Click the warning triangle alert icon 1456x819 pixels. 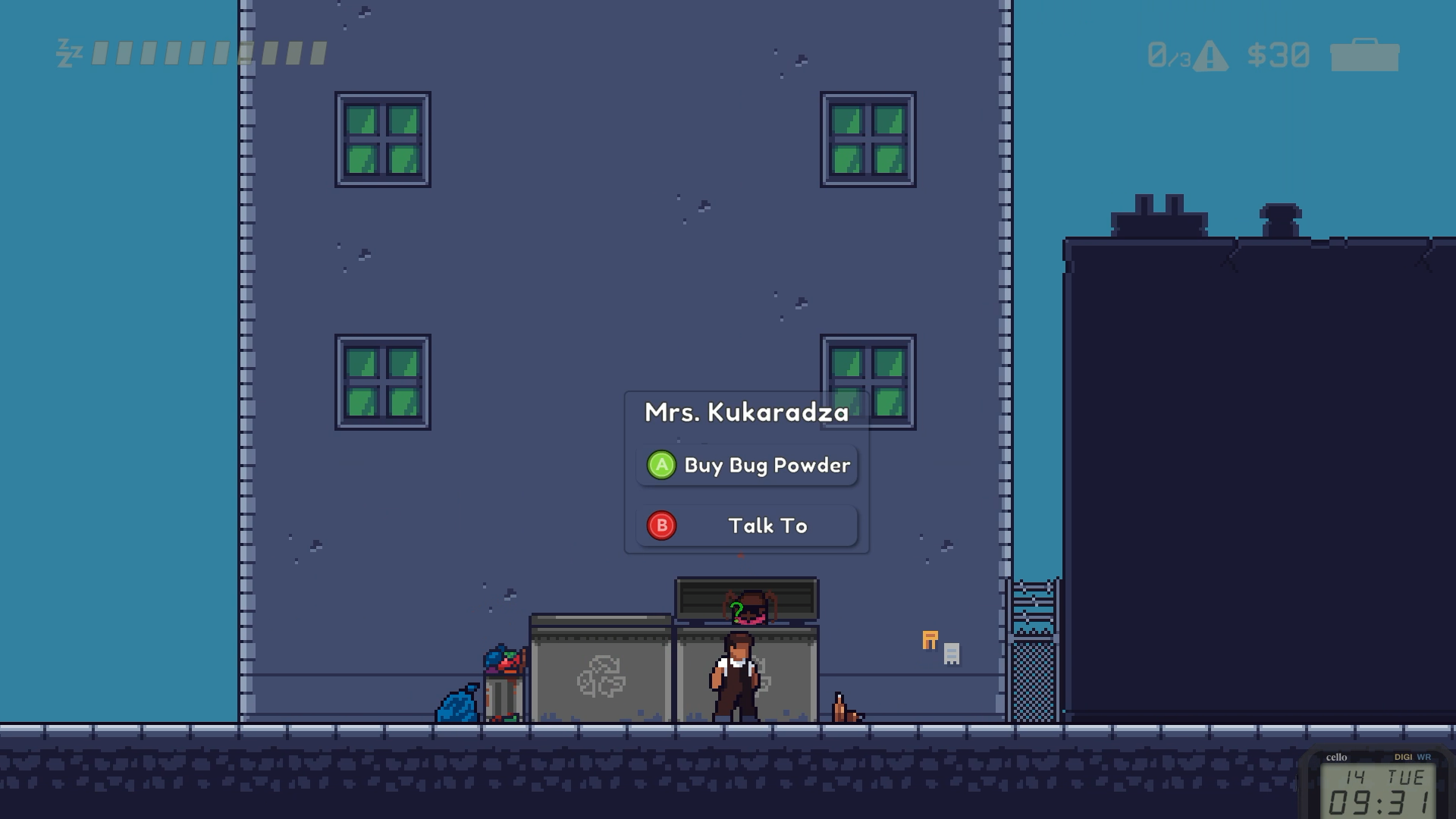[1210, 57]
